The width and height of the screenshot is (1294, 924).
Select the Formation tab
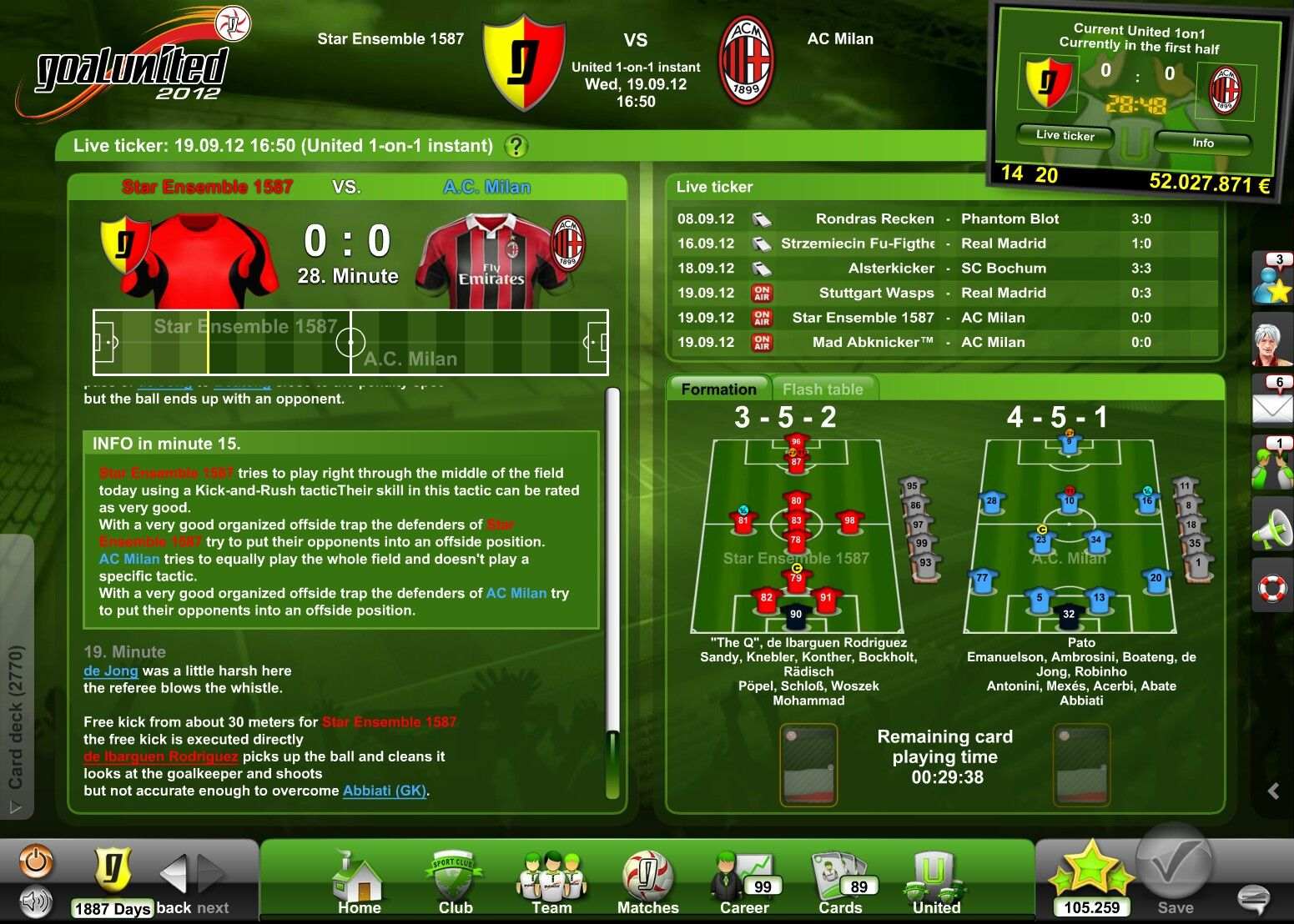click(x=718, y=389)
